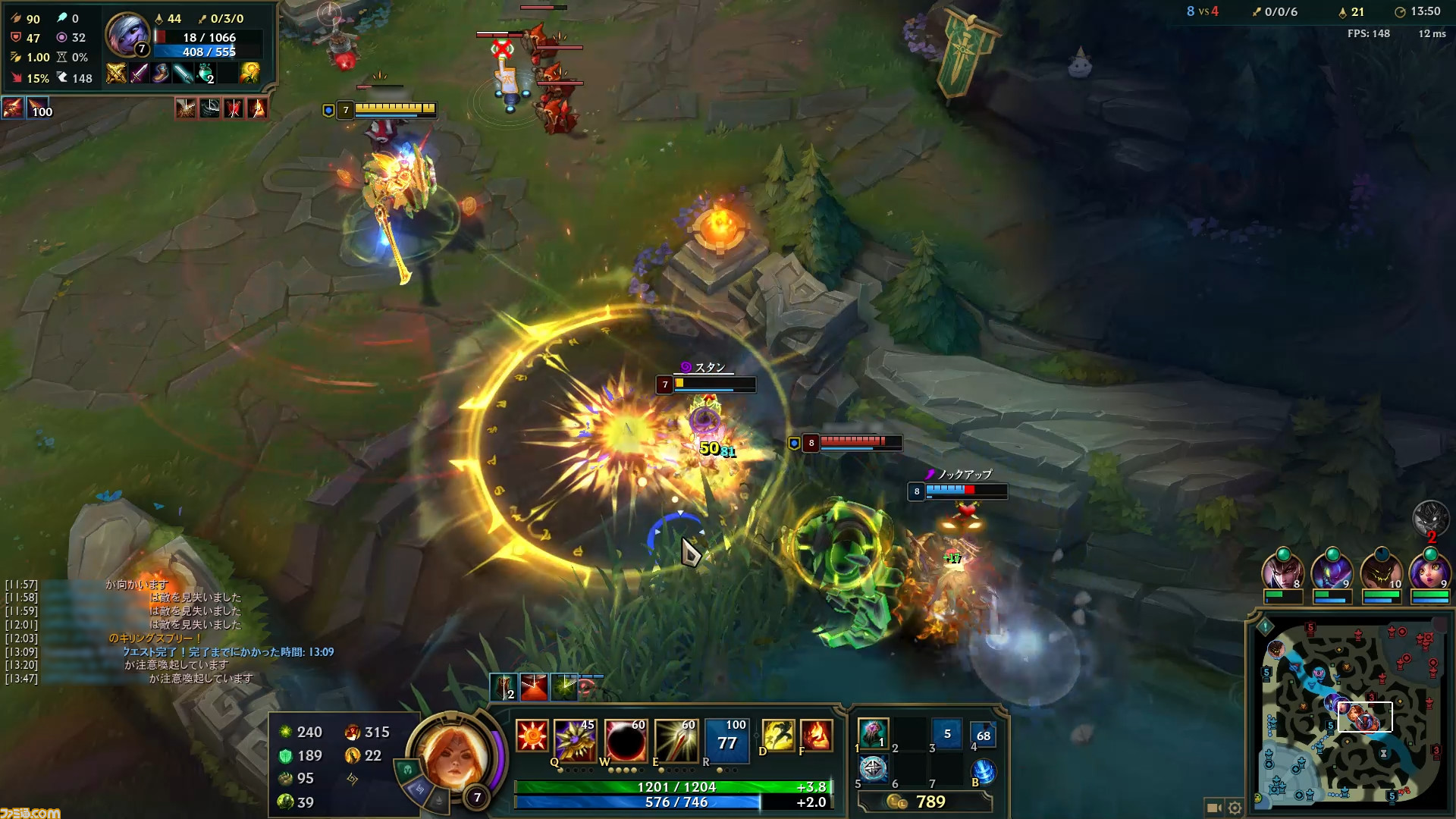Activate the round silver item in slot 5
The height and width of the screenshot is (819, 1456).
coord(873,770)
